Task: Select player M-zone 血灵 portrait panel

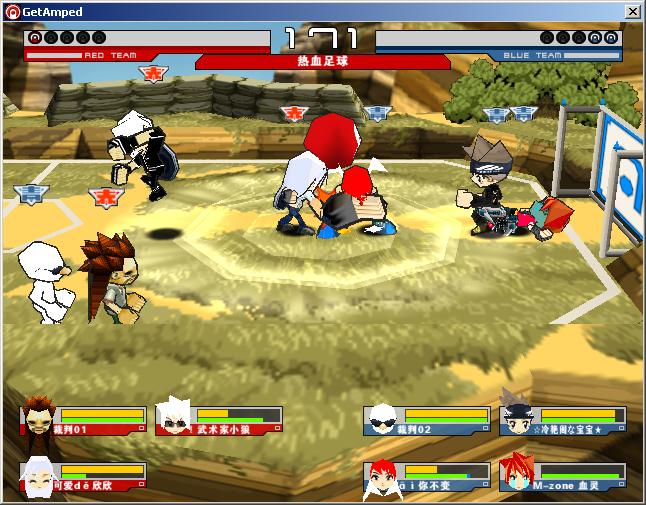Action: pyautogui.click(x=562, y=477)
